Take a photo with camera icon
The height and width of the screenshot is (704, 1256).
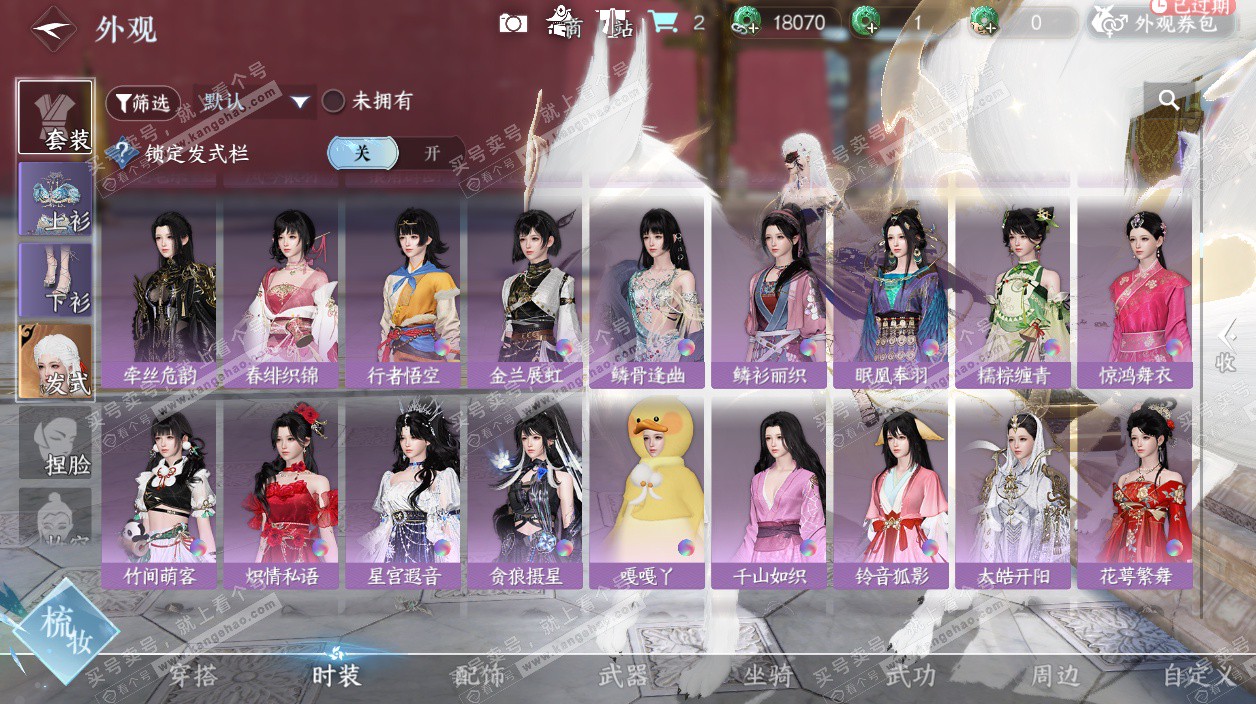pos(513,22)
